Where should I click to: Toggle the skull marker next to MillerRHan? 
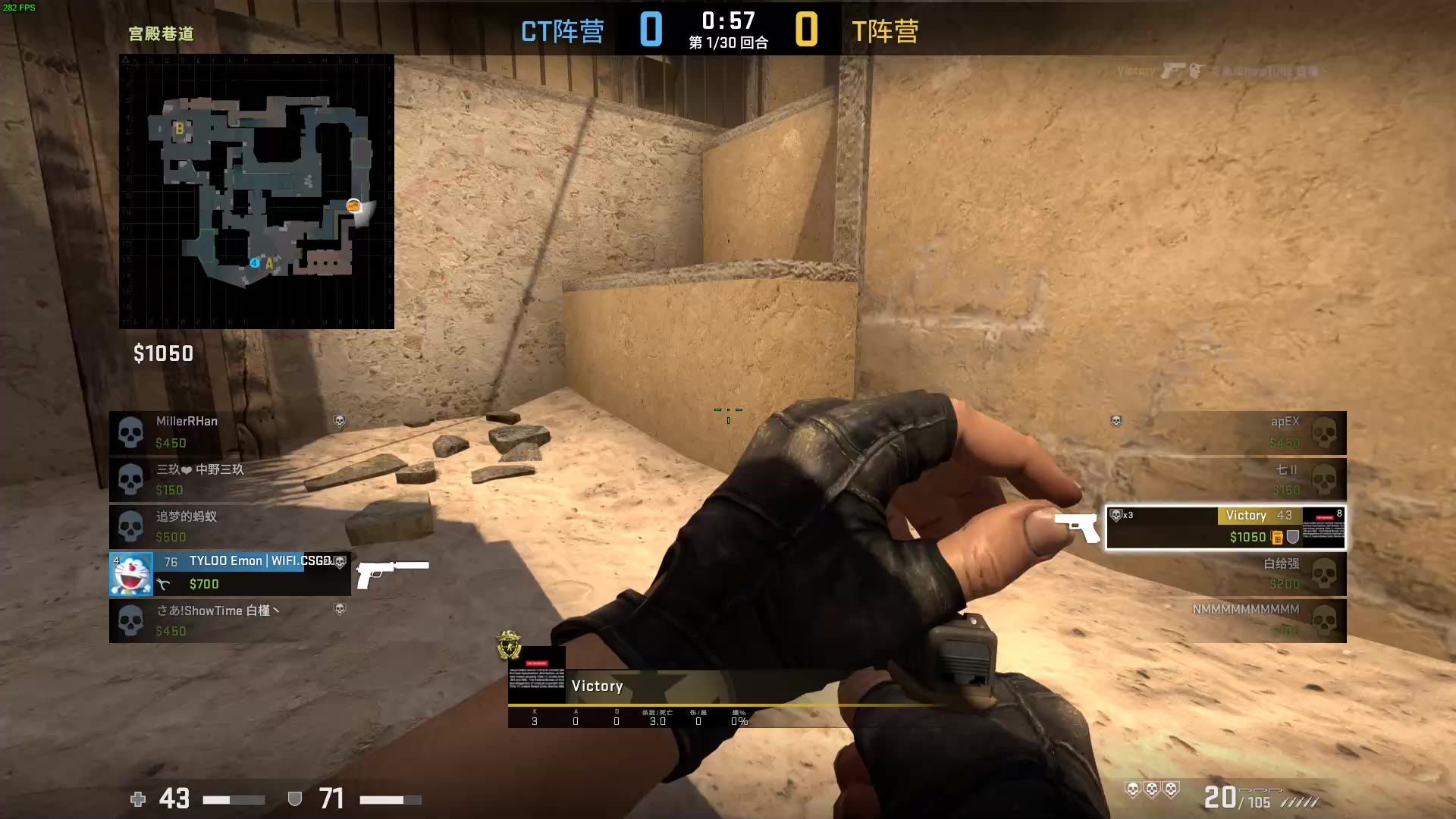point(132,431)
